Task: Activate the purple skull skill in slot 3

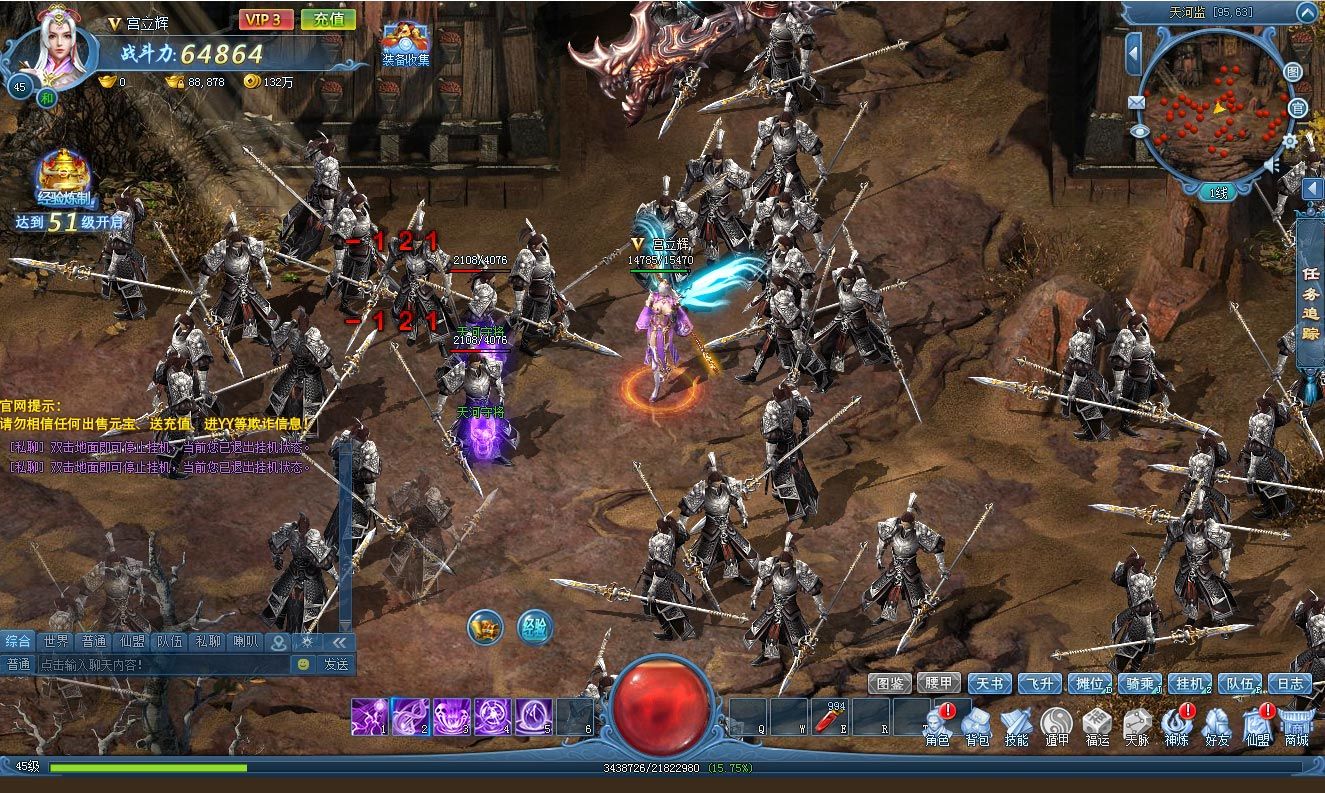Action: click(x=451, y=716)
